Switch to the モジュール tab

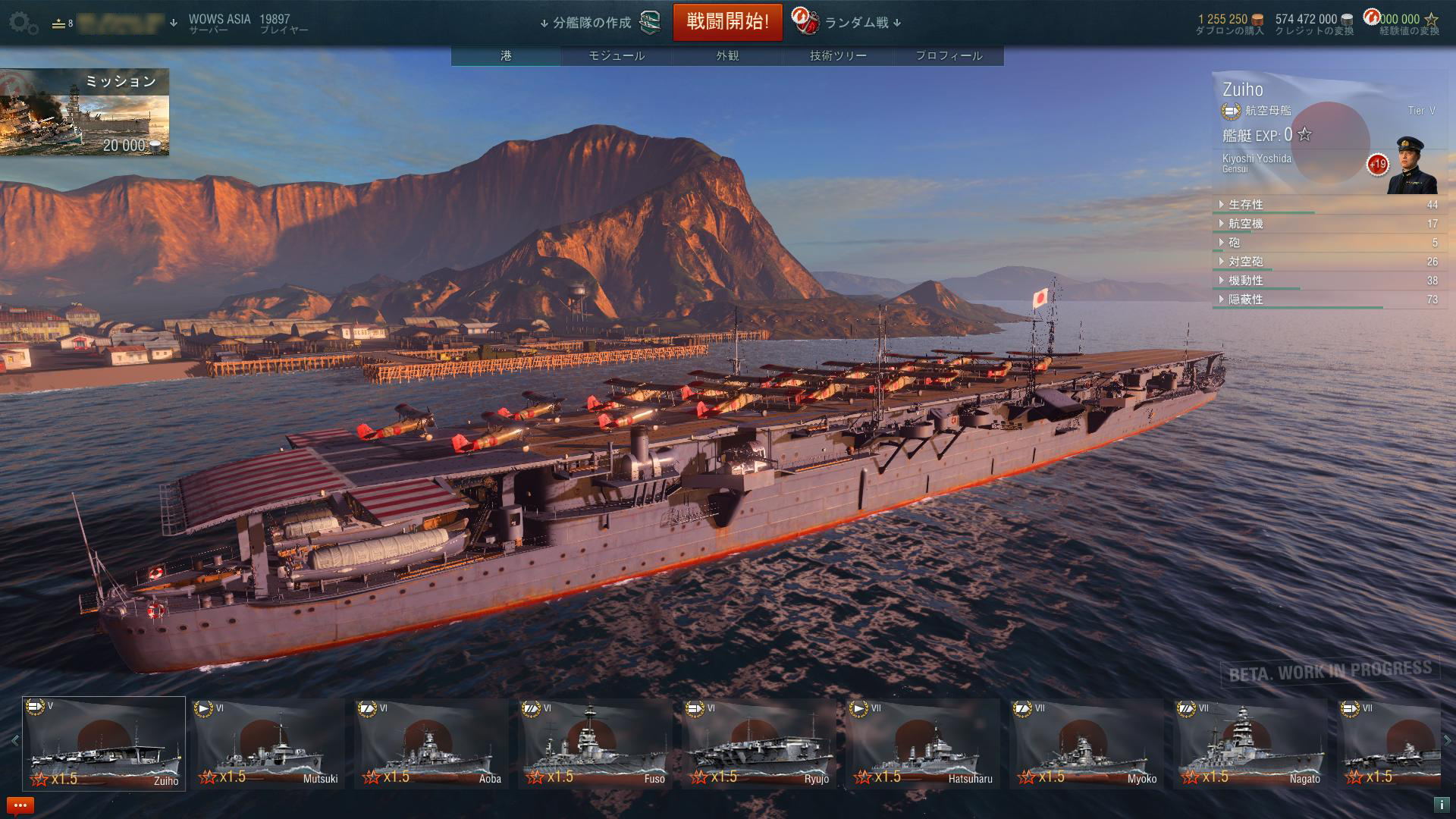pos(617,55)
